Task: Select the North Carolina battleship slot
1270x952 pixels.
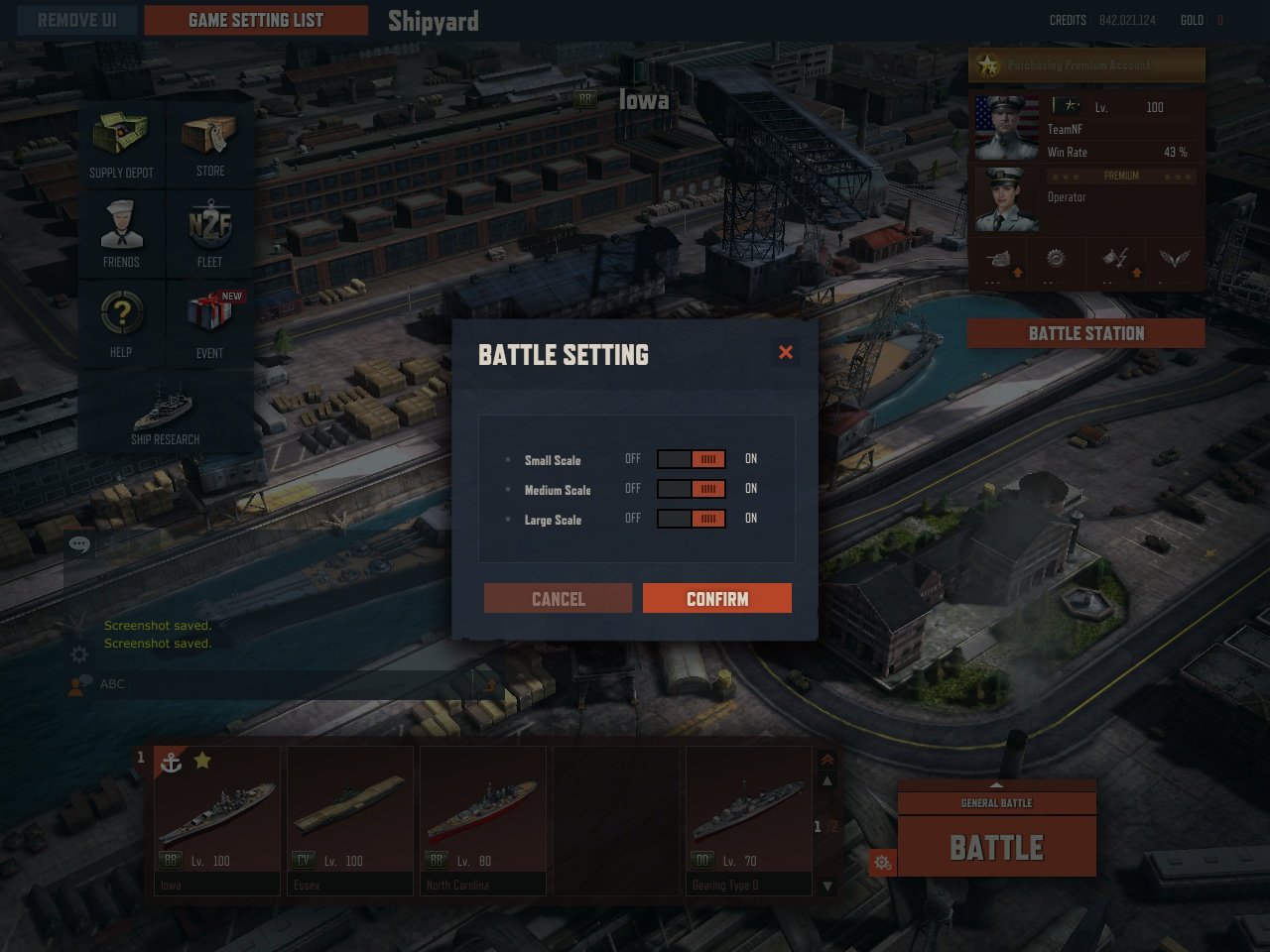Action: [483, 820]
